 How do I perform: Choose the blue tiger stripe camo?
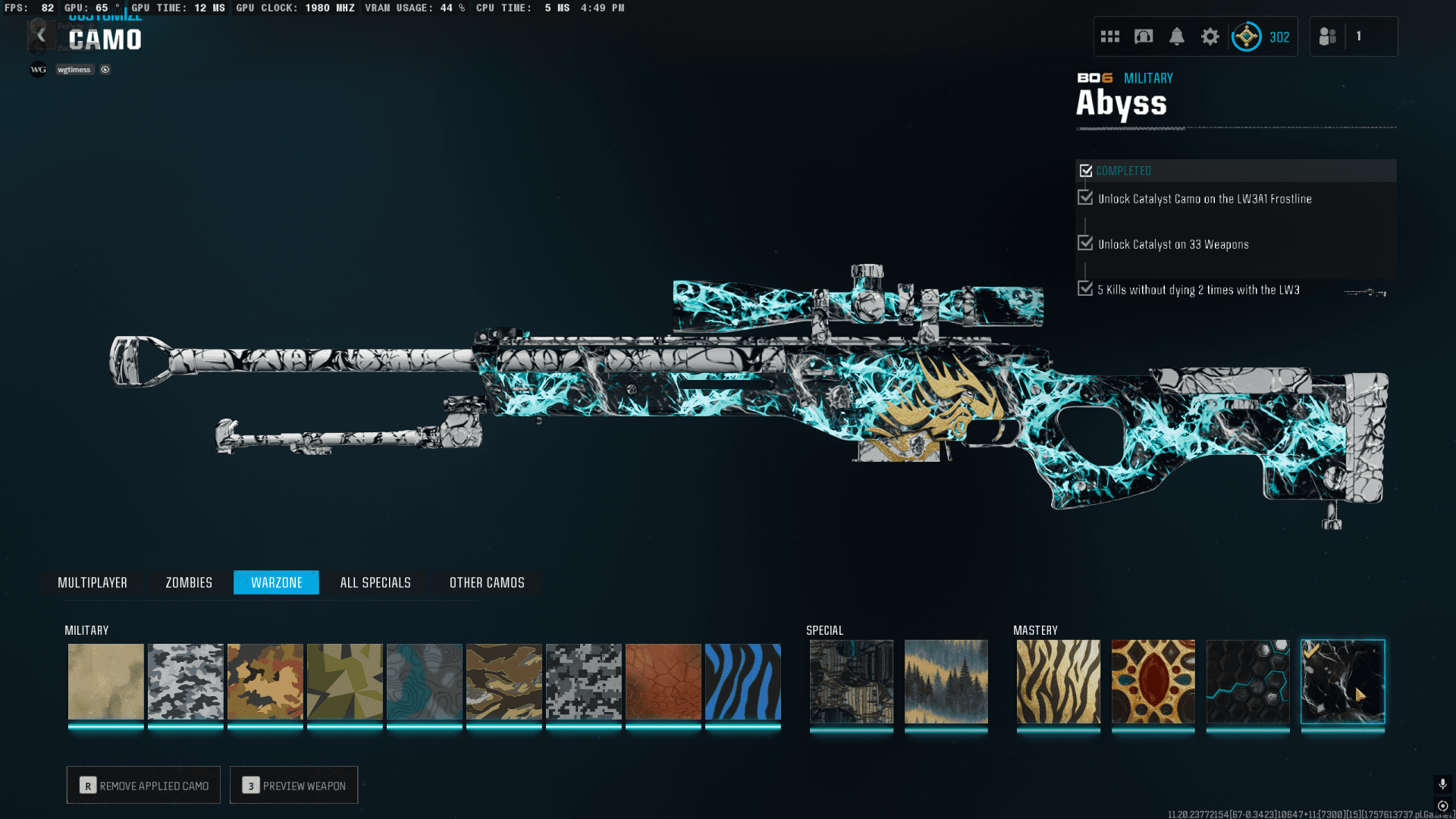[742, 681]
